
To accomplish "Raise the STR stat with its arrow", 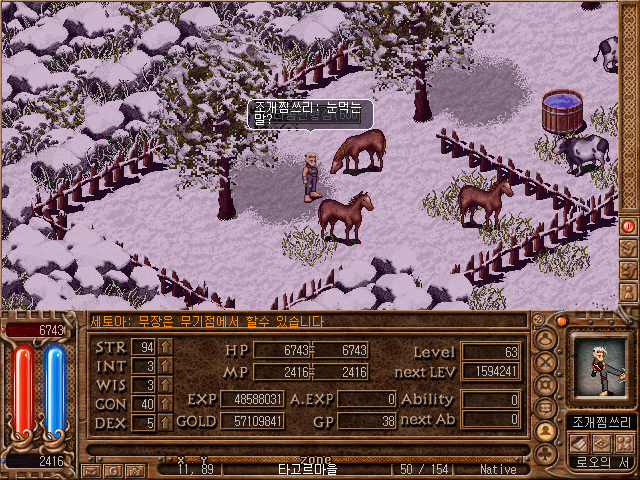I will coord(165,347).
